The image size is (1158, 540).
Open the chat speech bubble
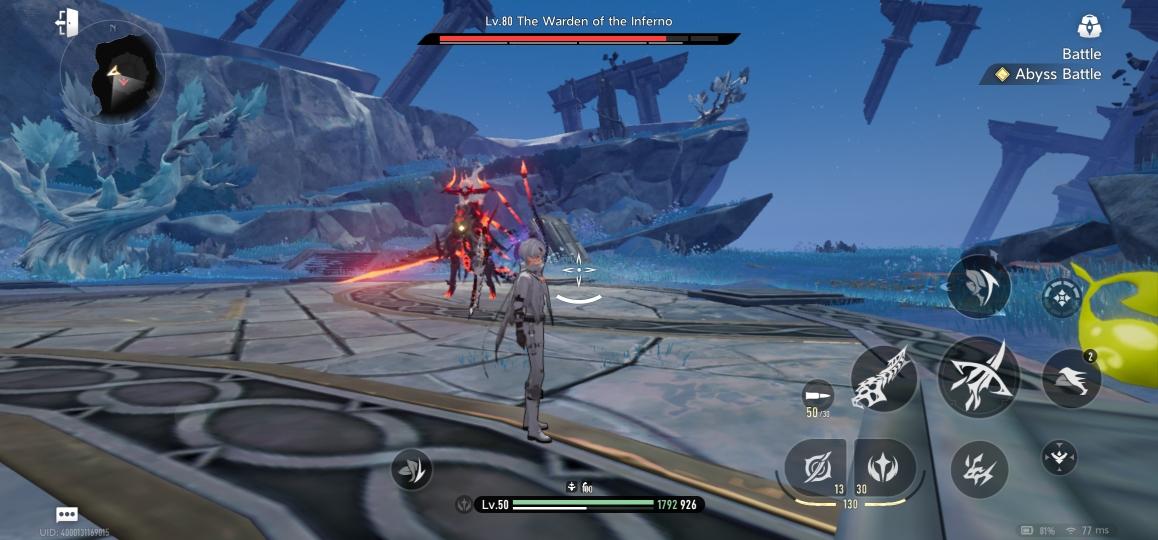point(67,514)
